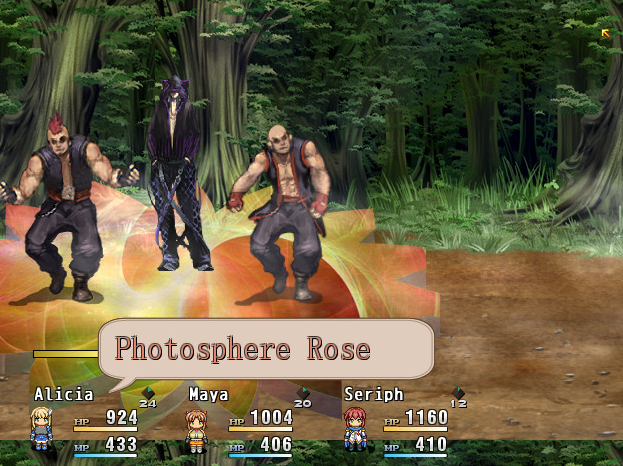
Task: Select Alicia's party portrait
Action: tap(42, 428)
